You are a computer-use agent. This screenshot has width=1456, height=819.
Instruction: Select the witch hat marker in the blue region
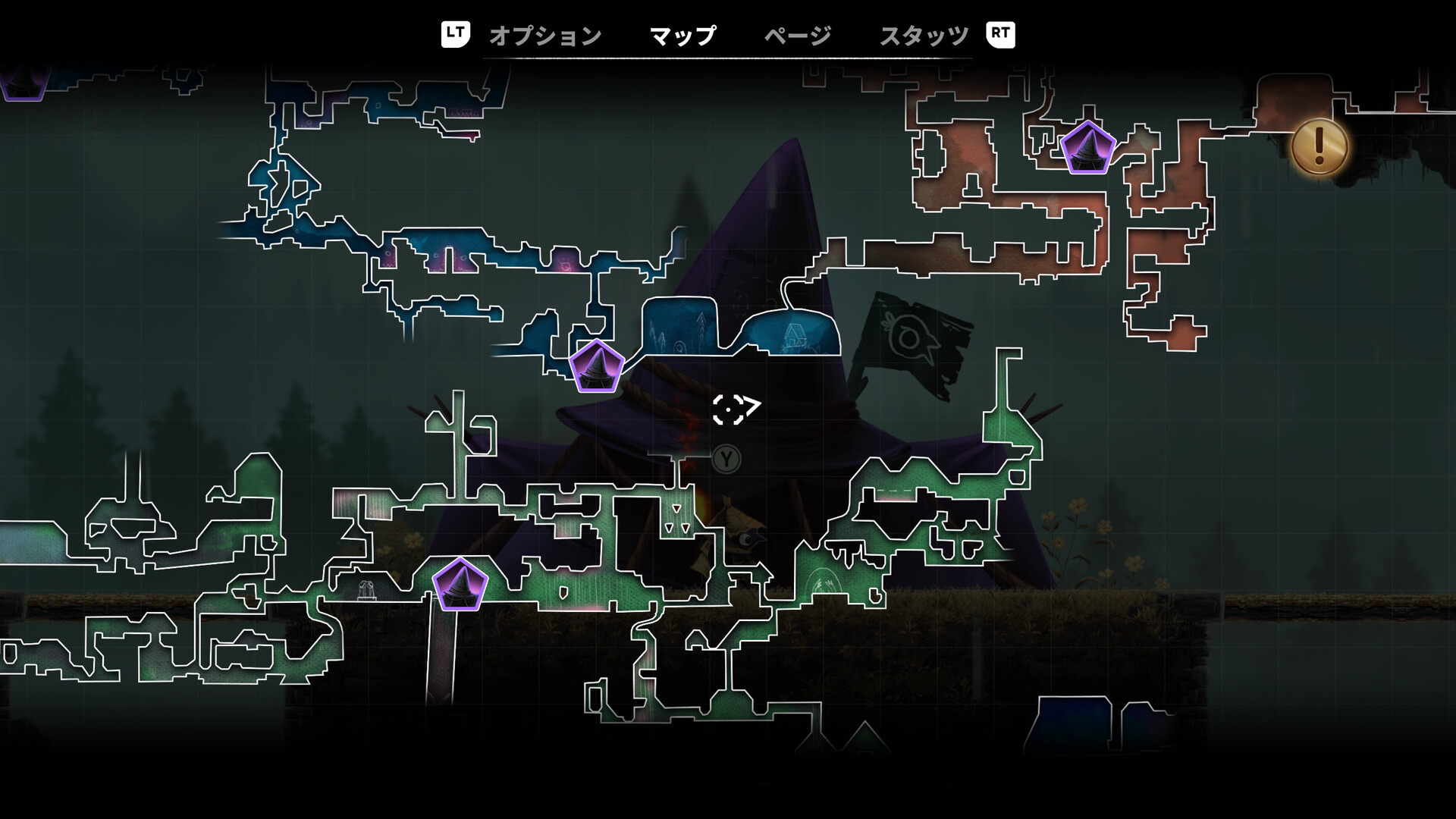click(x=598, y=367)
